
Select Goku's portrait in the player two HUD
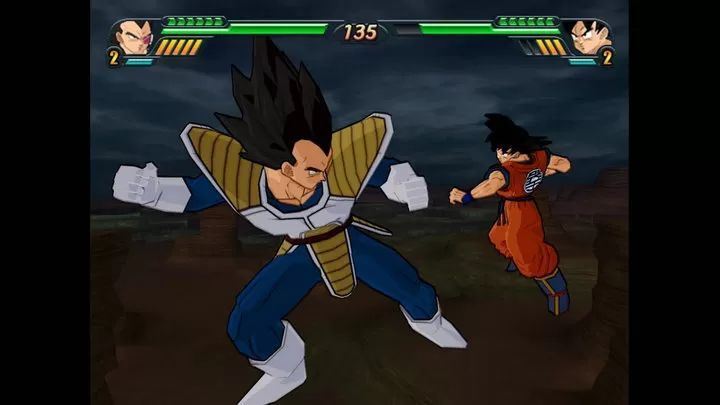[x=587, y=37]
